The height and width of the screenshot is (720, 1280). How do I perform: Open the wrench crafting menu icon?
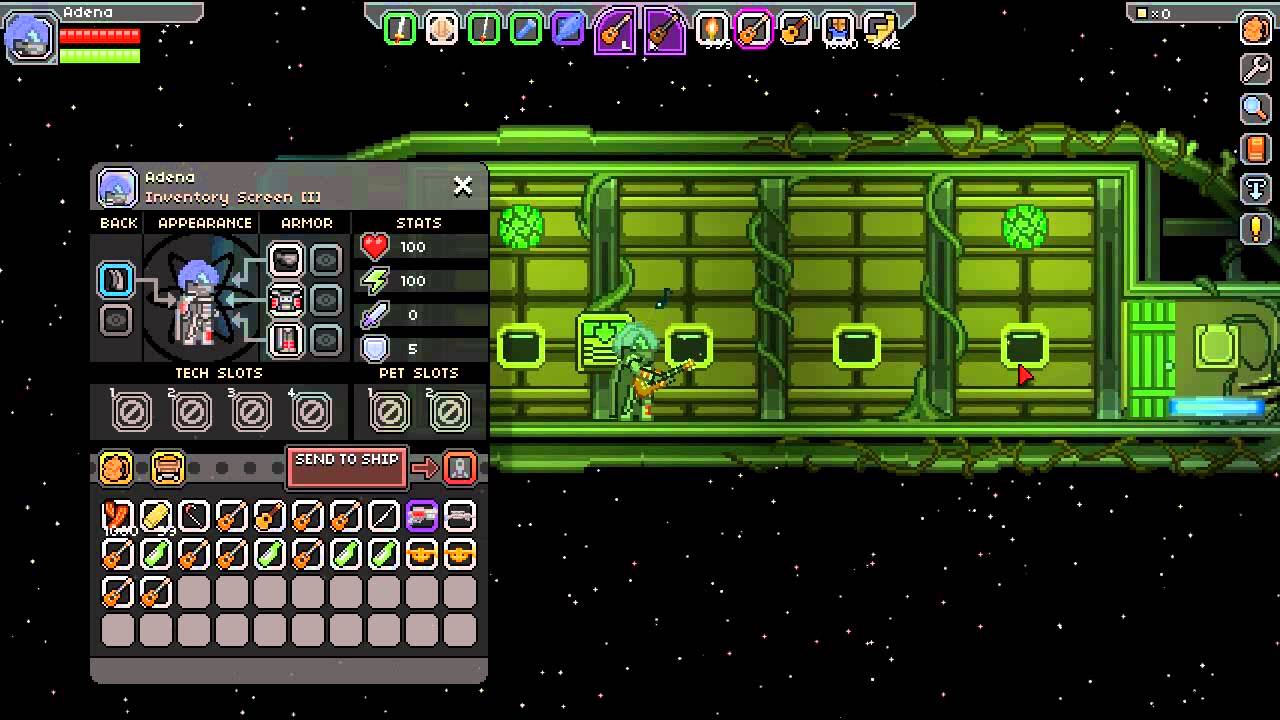pos(1255,68)
